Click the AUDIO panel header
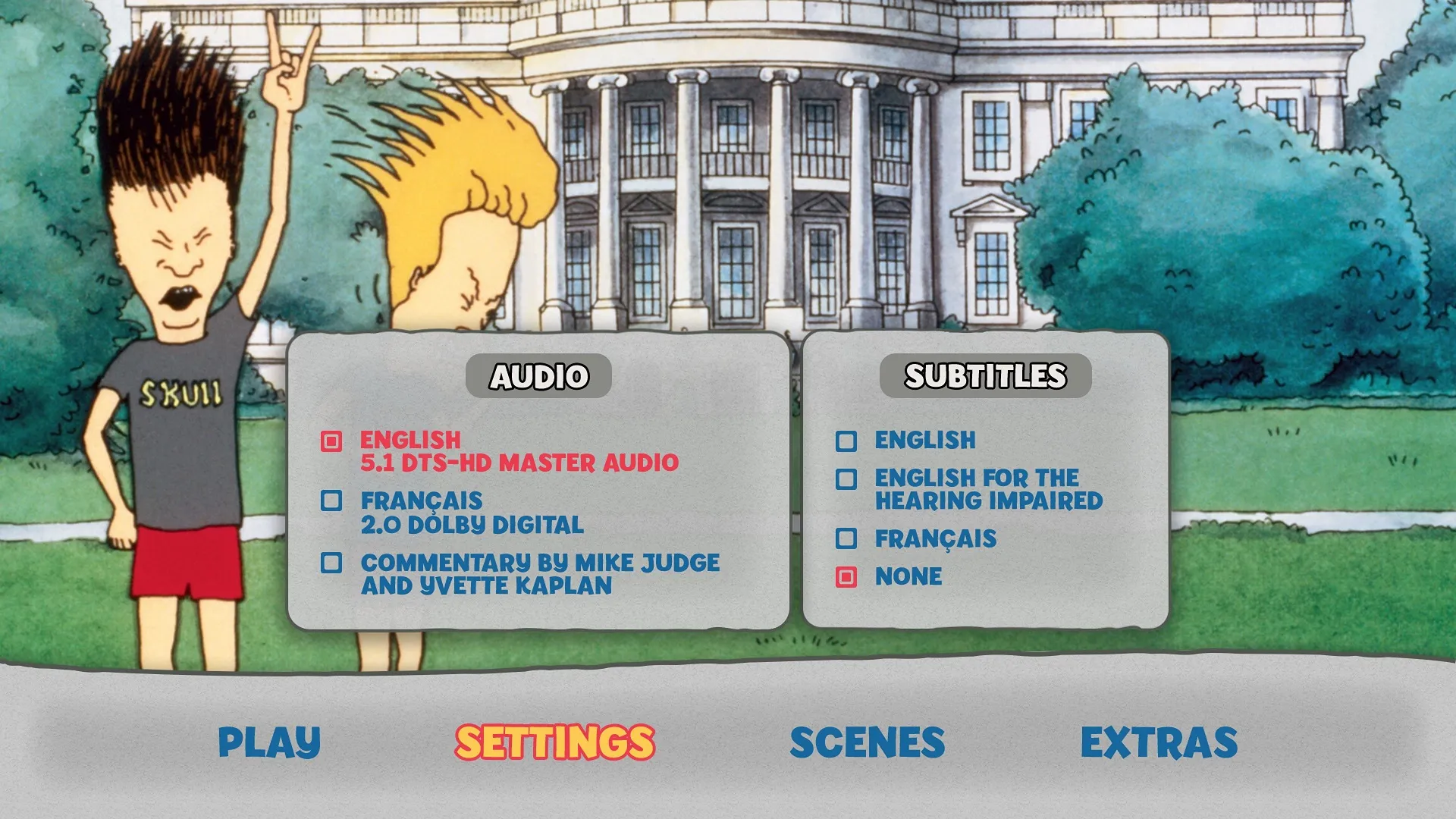Screen dimensions: 1456x819 [x=538, y=373]
